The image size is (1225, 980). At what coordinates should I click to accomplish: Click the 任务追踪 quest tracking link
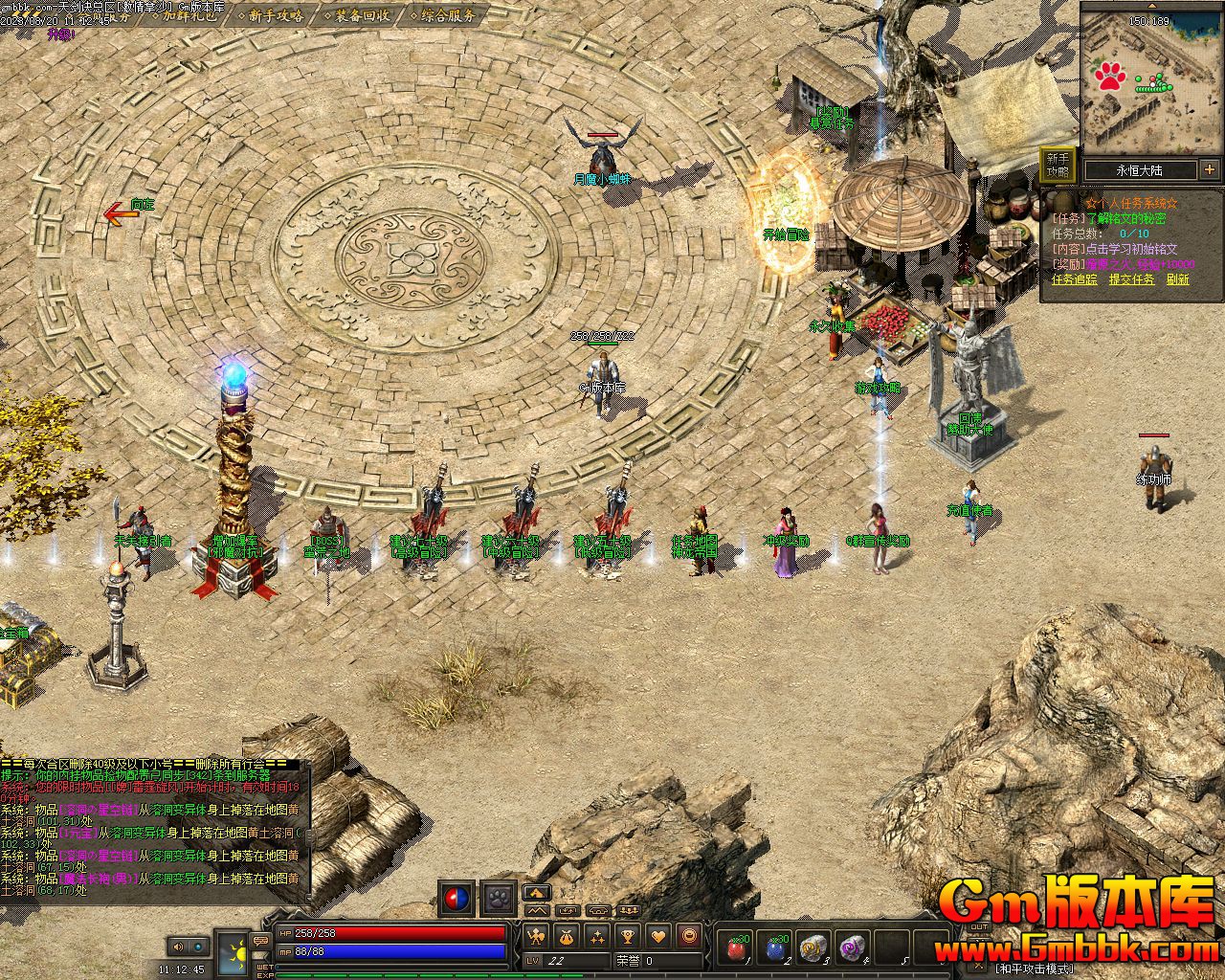tap(1074, 279)
